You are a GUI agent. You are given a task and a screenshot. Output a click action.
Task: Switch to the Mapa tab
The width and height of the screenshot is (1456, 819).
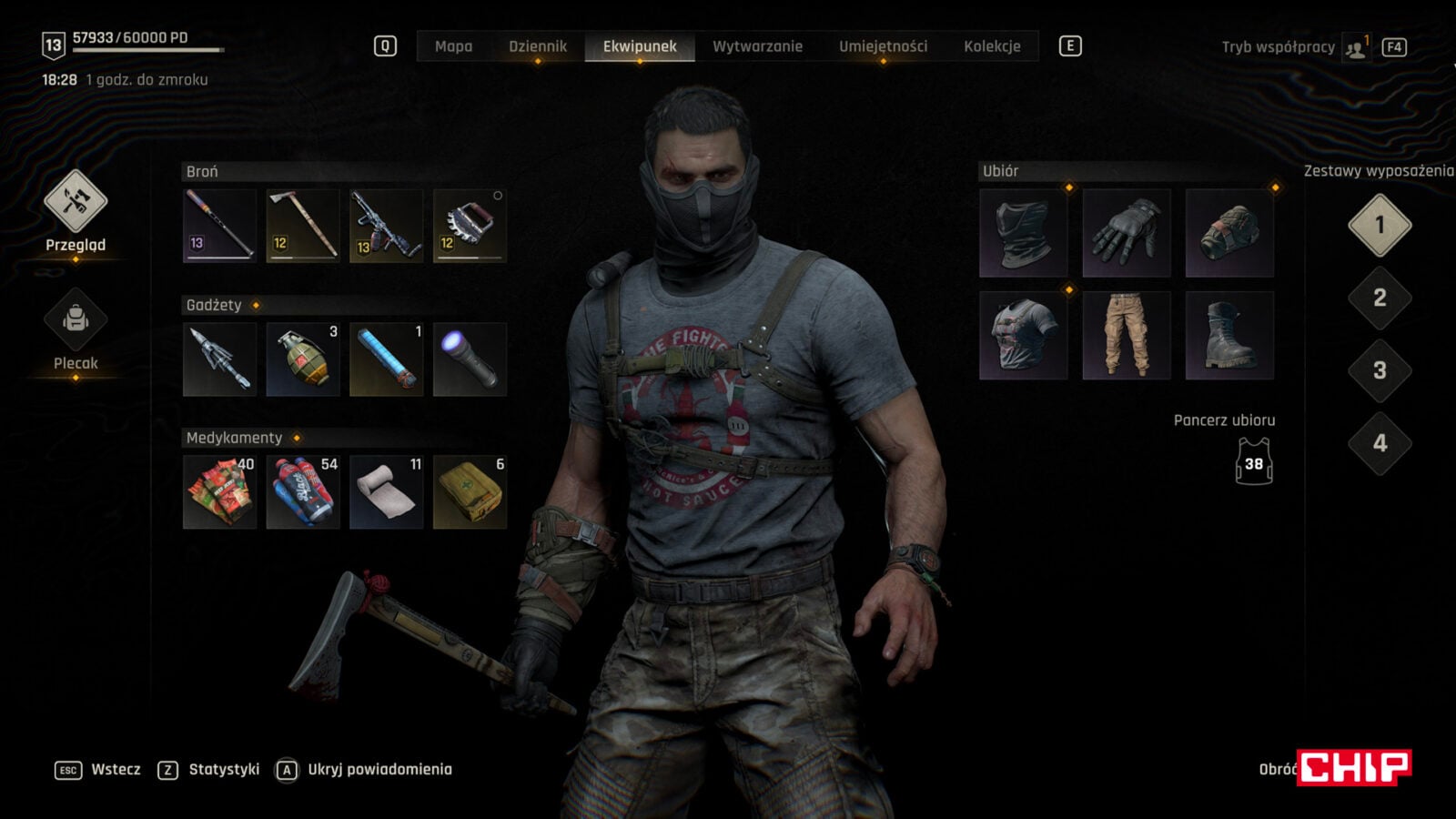click(x=453, y=46)
